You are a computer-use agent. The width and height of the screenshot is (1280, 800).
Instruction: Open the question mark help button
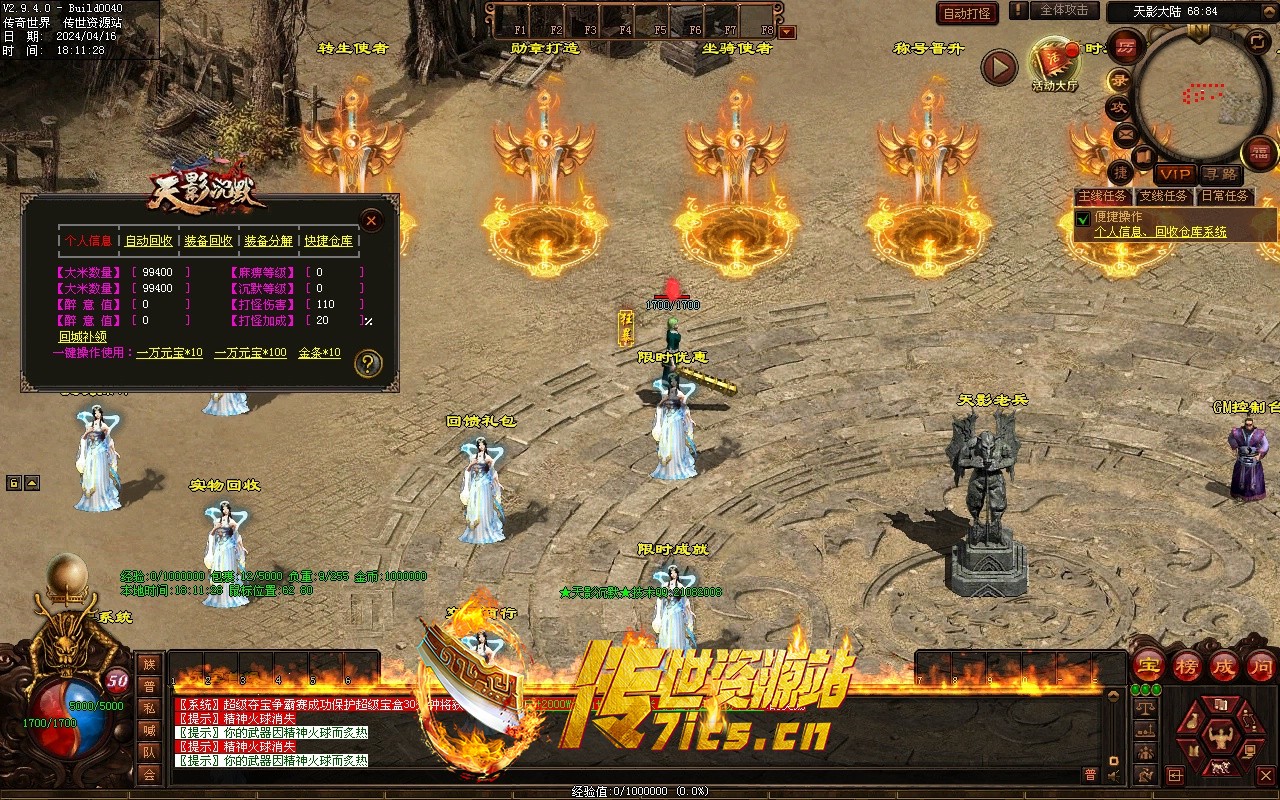(x=368, y=363)
